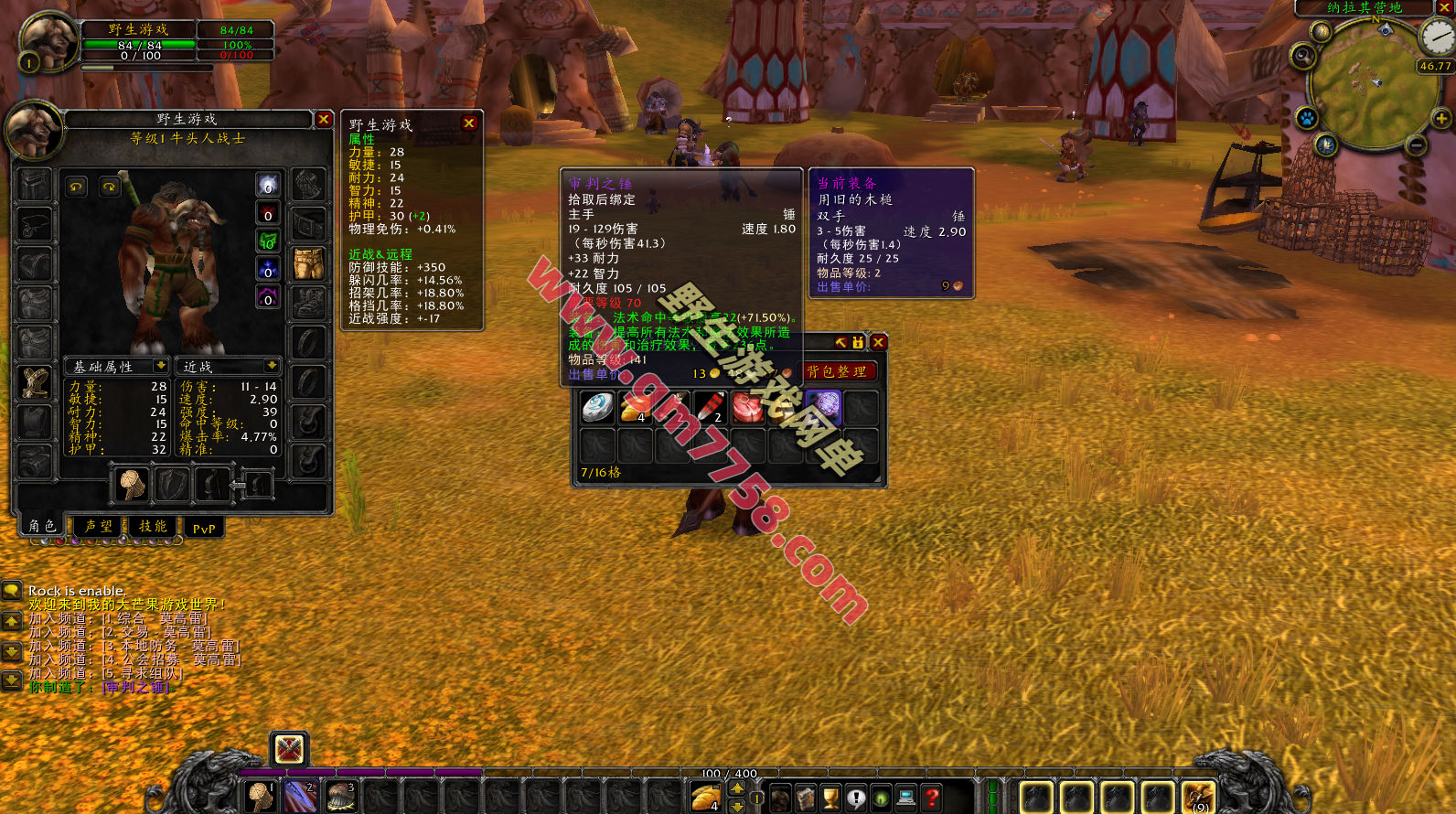Open the 技能 skills tab

click(x=153, y=527)
